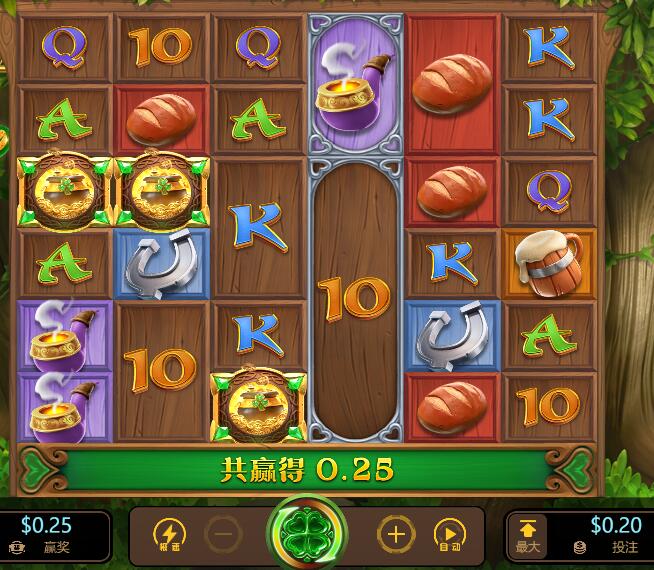Open the $0.25 winnings panel
This screenshot has width=654, height=570.
50,535
